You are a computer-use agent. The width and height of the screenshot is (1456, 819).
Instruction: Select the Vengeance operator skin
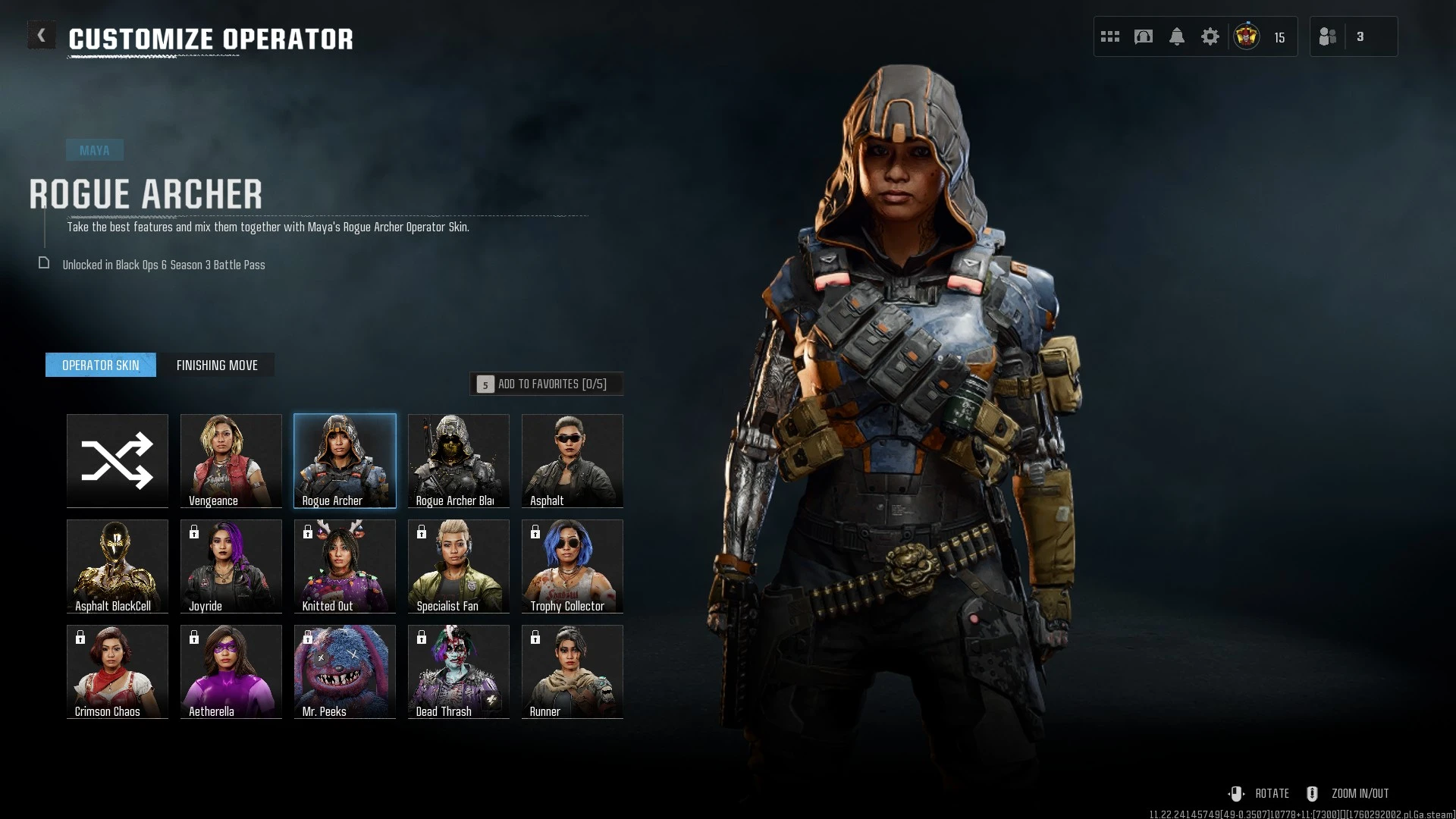pyautogui.click(x=231, y=460)
